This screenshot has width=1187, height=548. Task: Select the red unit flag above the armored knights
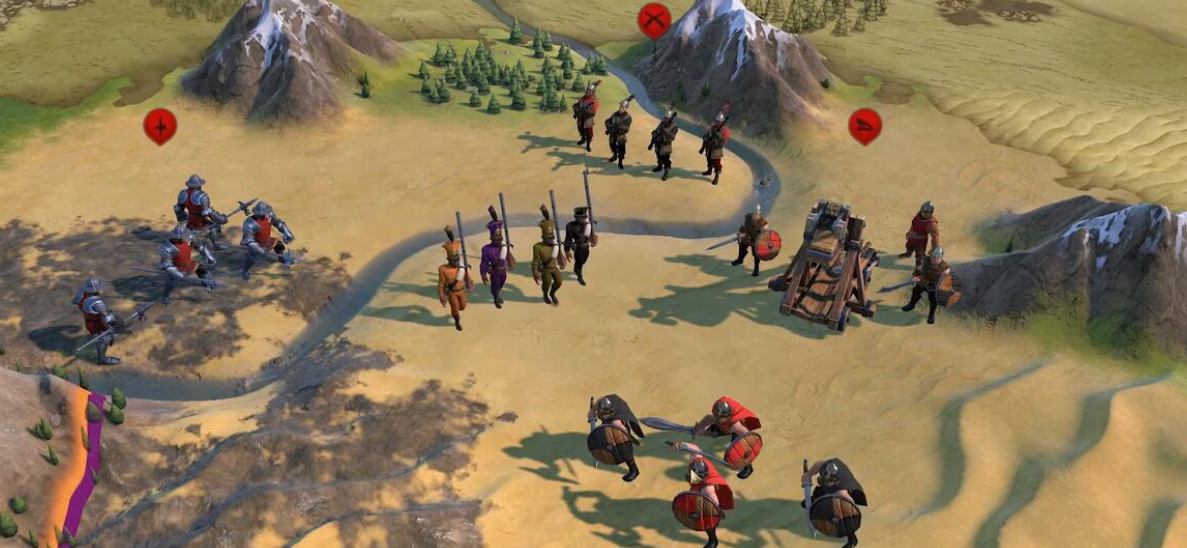160,126
